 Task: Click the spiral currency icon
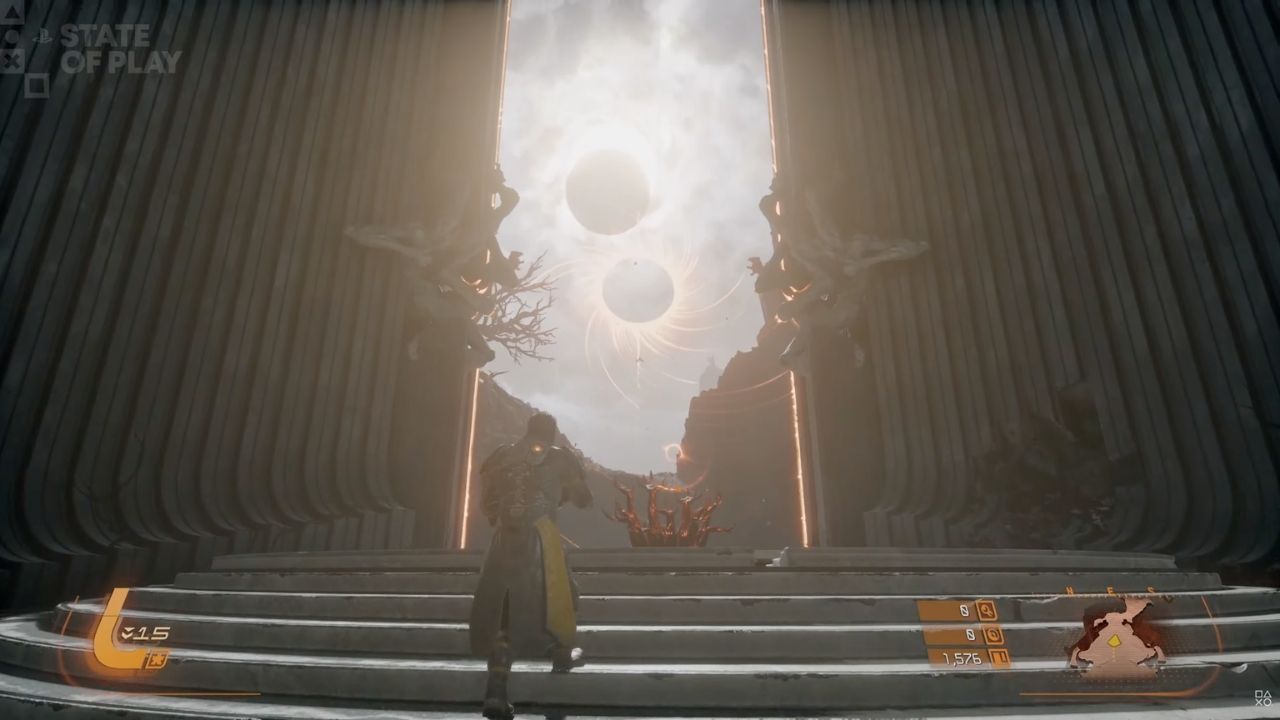tap(993, 634)
